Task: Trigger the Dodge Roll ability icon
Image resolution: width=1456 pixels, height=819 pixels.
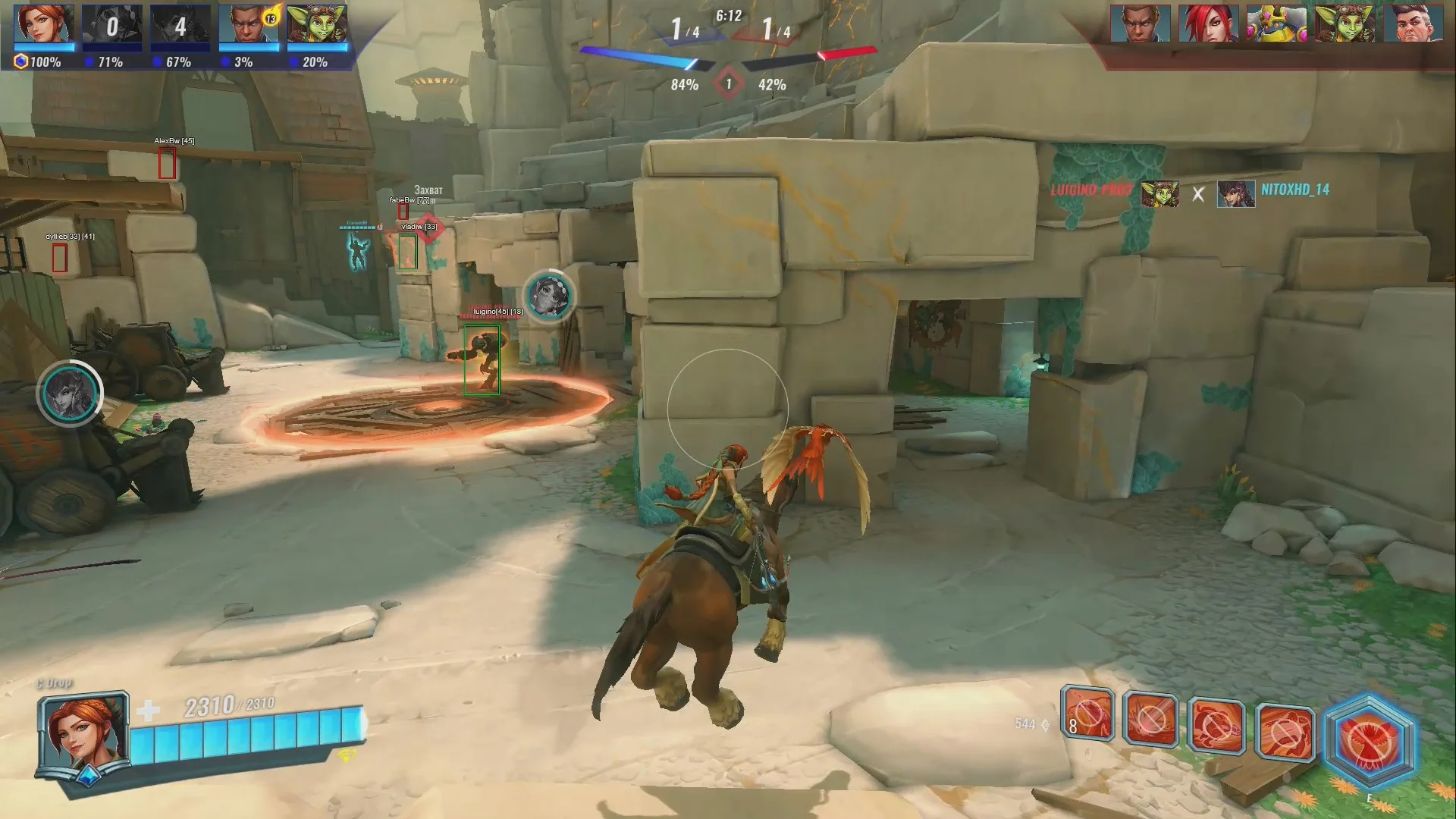Action: click(1216, 725)
